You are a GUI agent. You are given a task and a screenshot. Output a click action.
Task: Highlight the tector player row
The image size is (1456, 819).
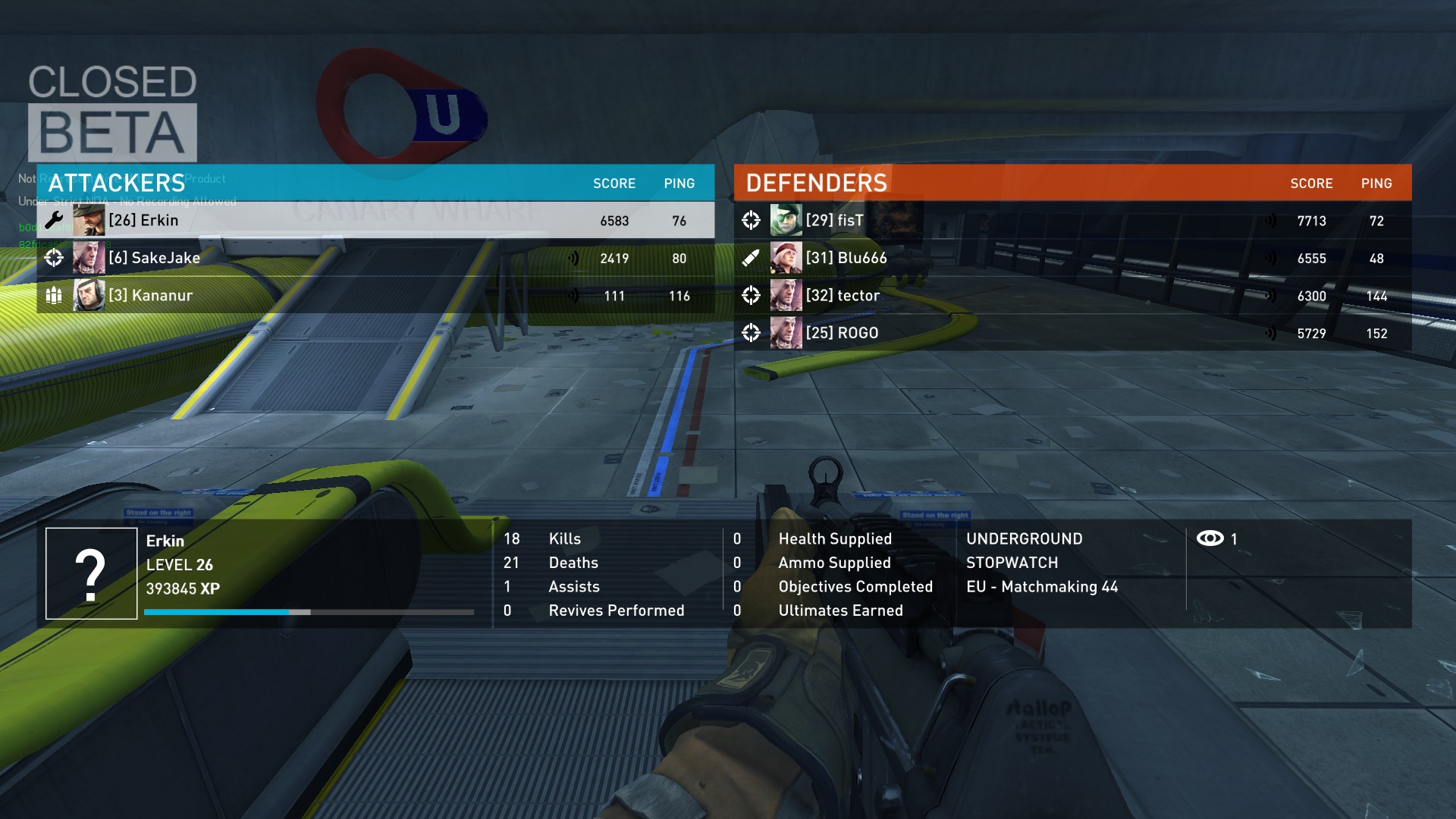pyautogui.click(x=1072, y=296)
